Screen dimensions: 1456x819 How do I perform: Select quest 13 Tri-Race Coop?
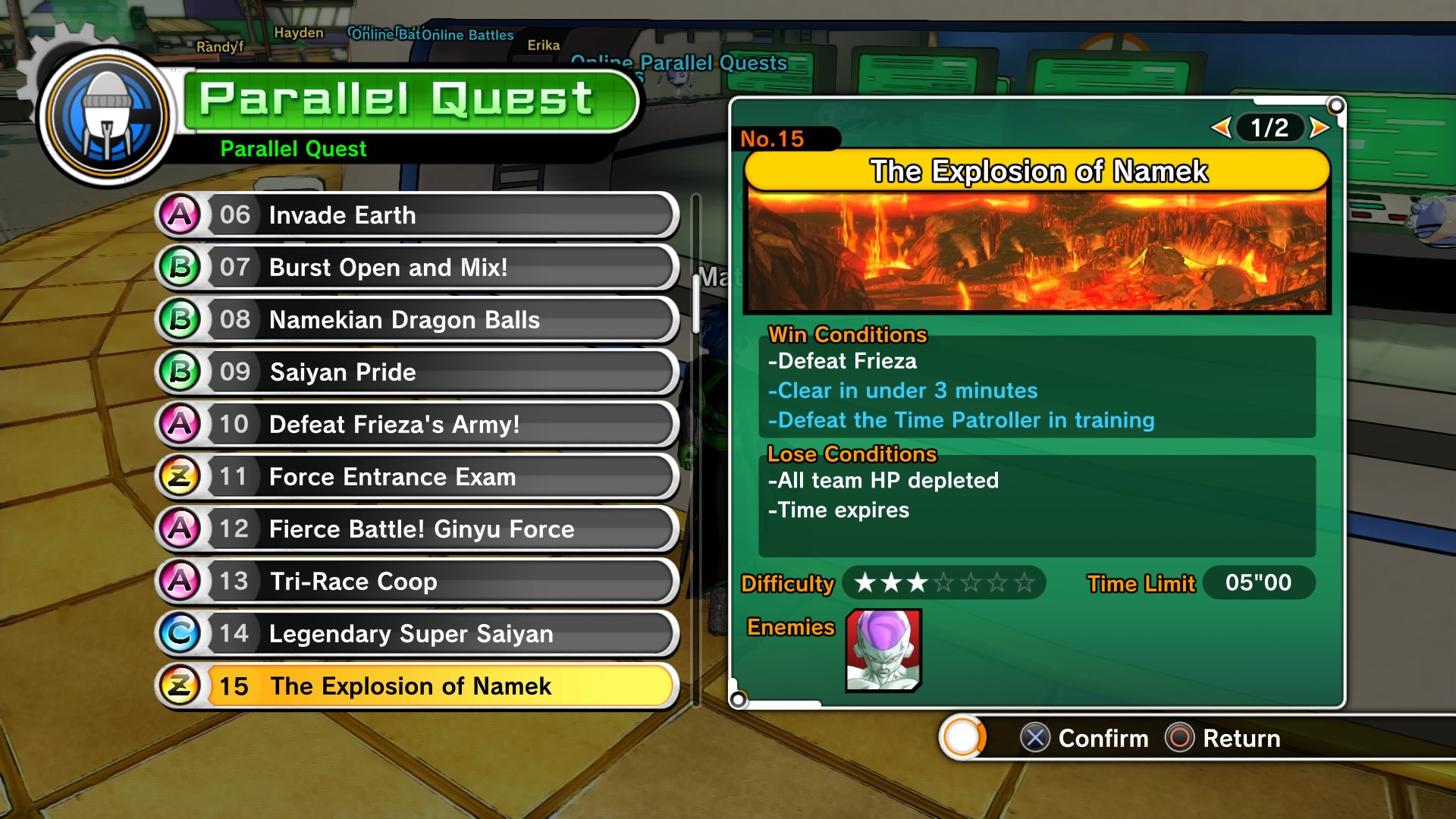pos(417,582)
